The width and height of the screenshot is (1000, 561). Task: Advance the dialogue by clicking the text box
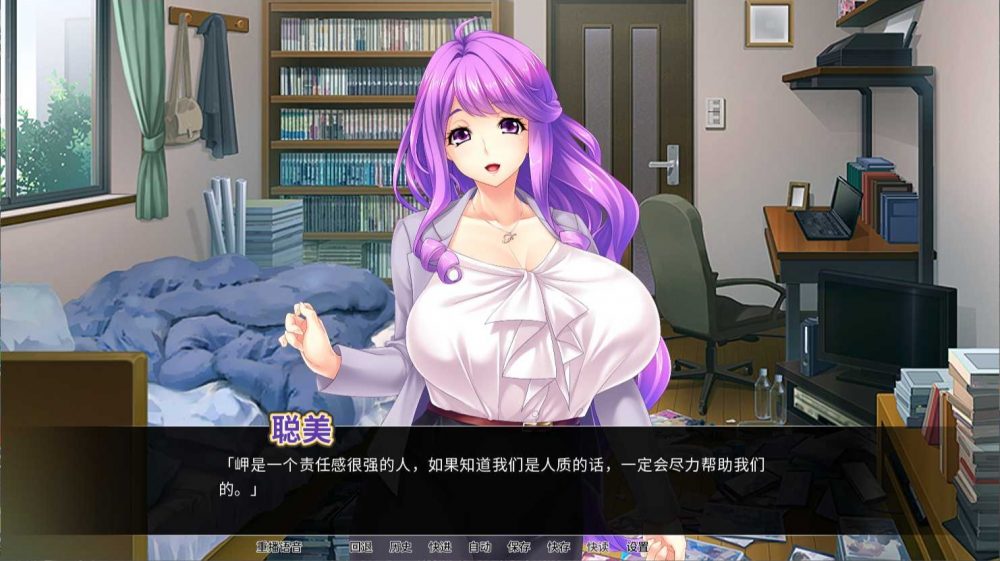pos(500,478)
